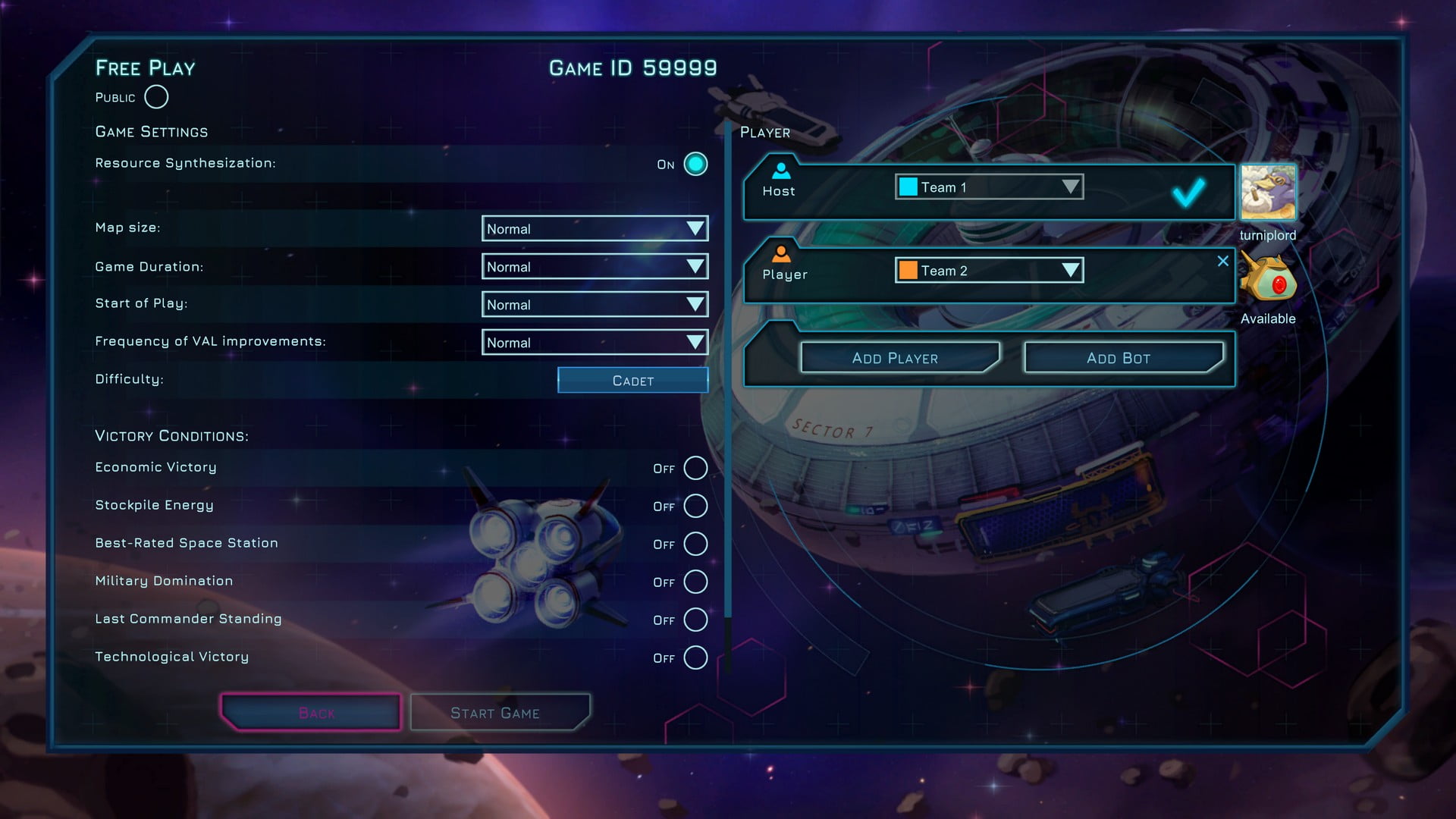The width and height of the screenshot is (1456, 819).
Task: Turn off Resource Synthesization toggle
Action: (695, 164)
